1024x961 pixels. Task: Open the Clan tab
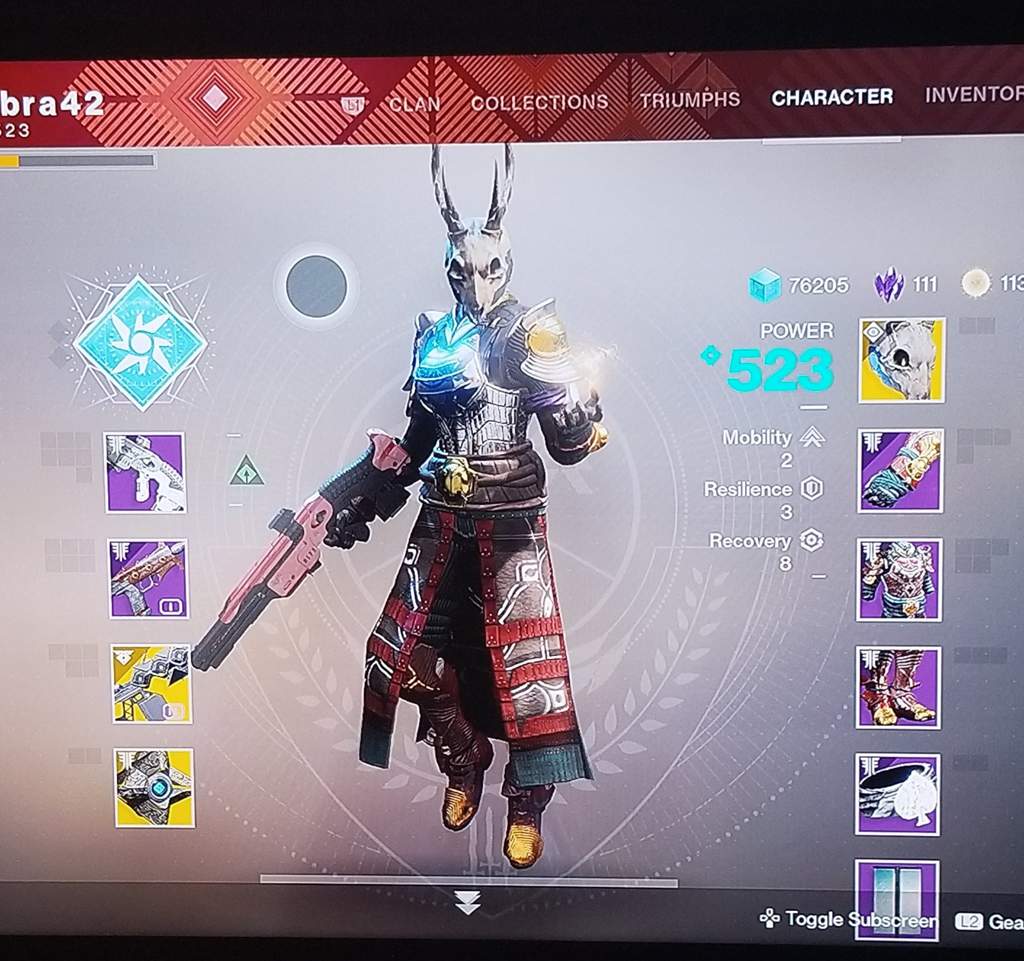pyautogui.click(x=415, y=102)
